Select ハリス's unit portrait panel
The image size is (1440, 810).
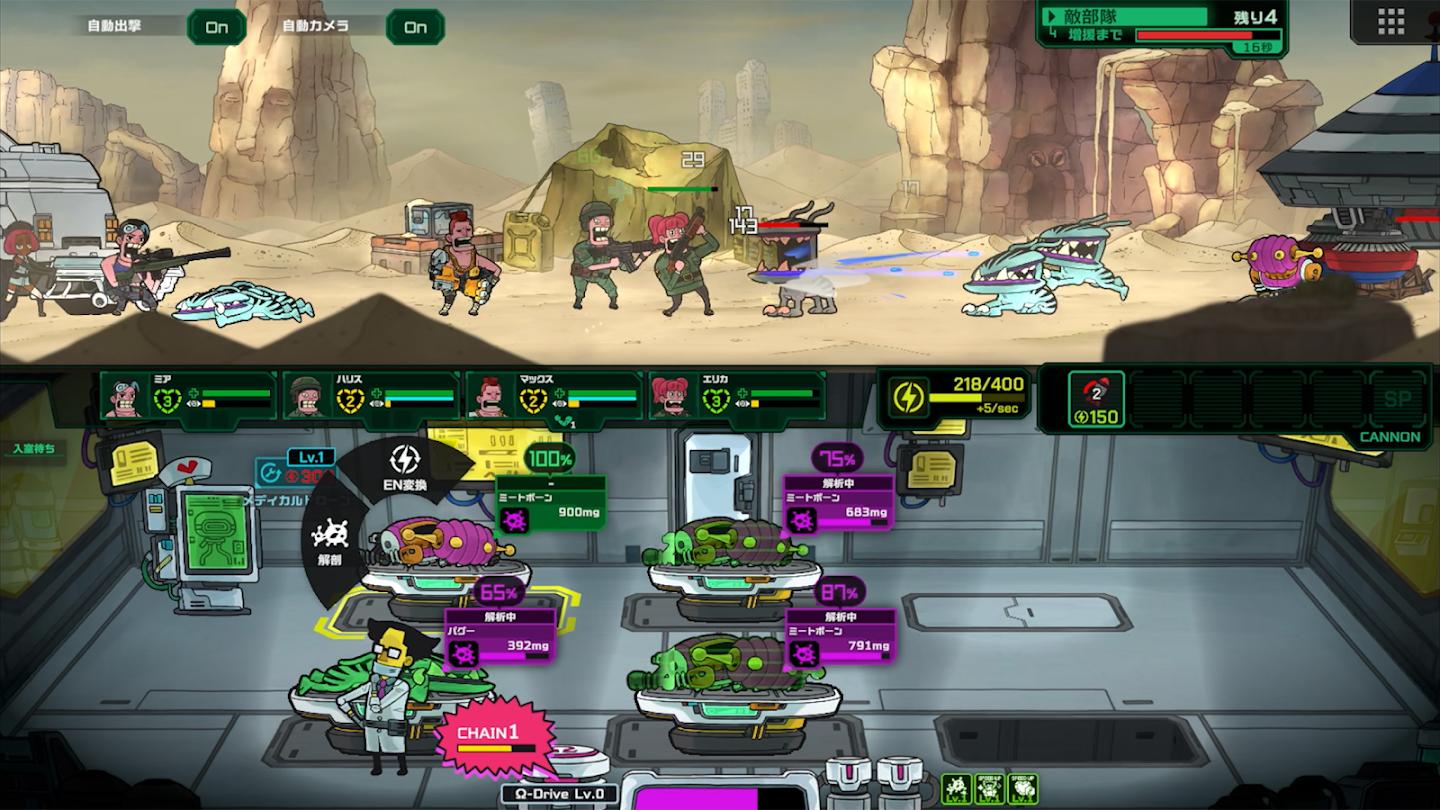(371, 396)
